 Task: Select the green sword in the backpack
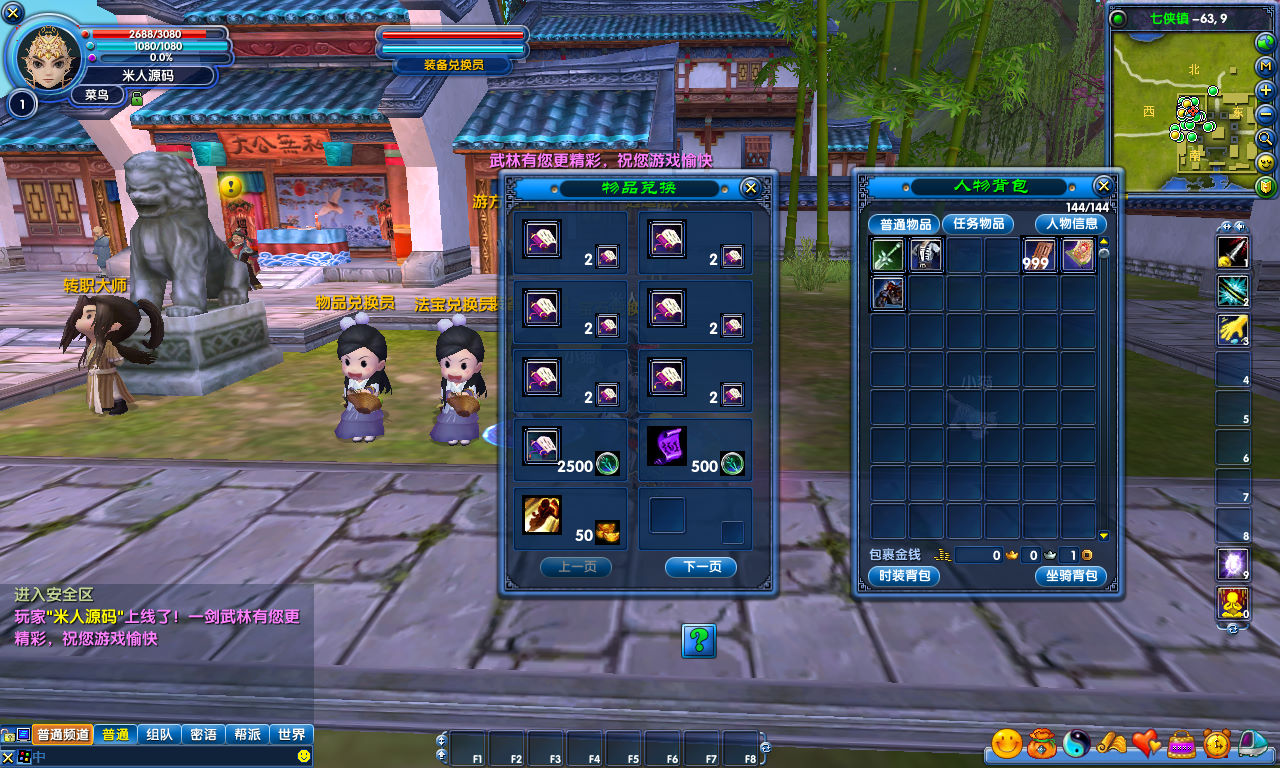pos(887,256)
